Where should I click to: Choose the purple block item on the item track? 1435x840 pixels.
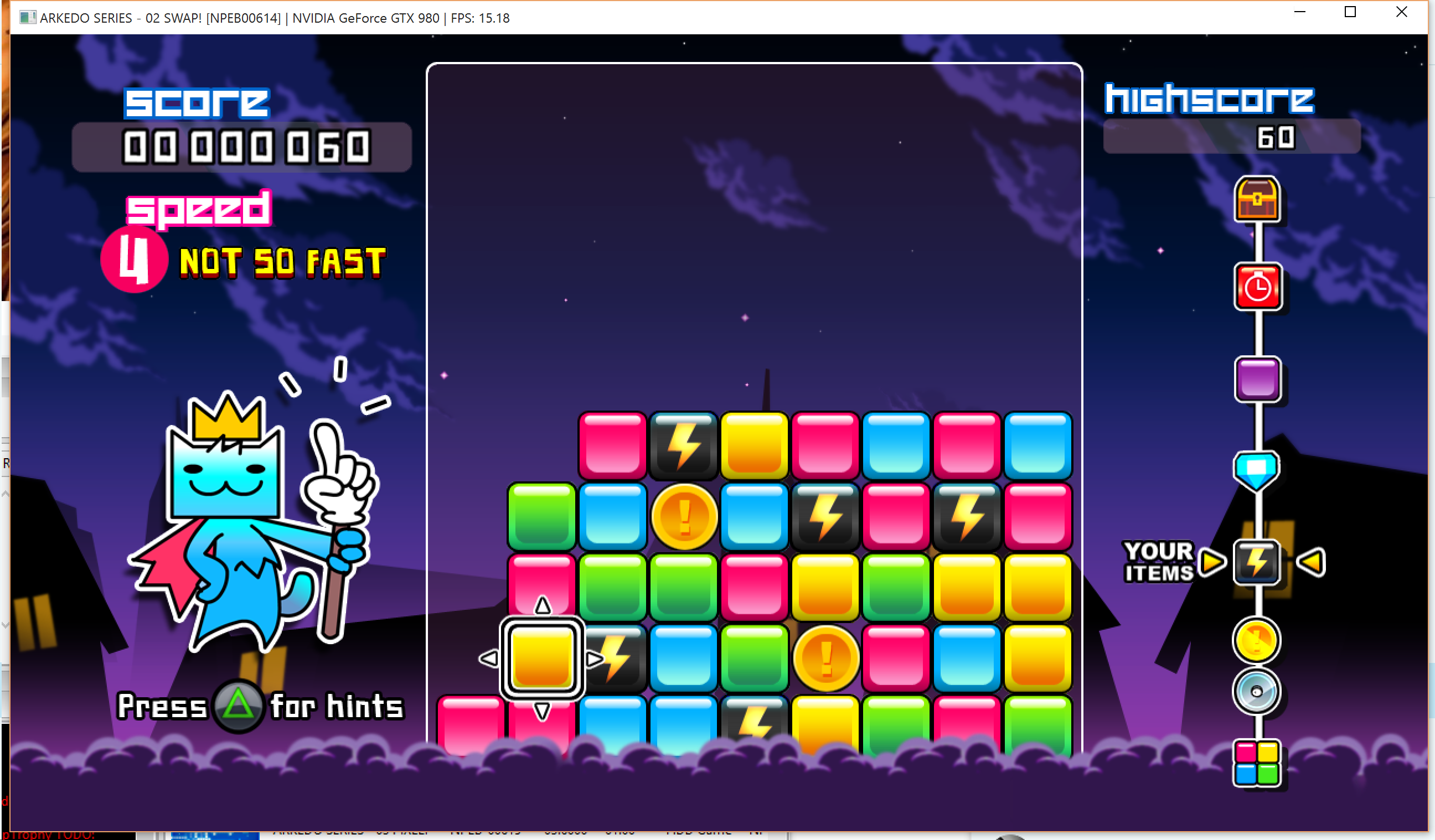(x=1257, y=379)
